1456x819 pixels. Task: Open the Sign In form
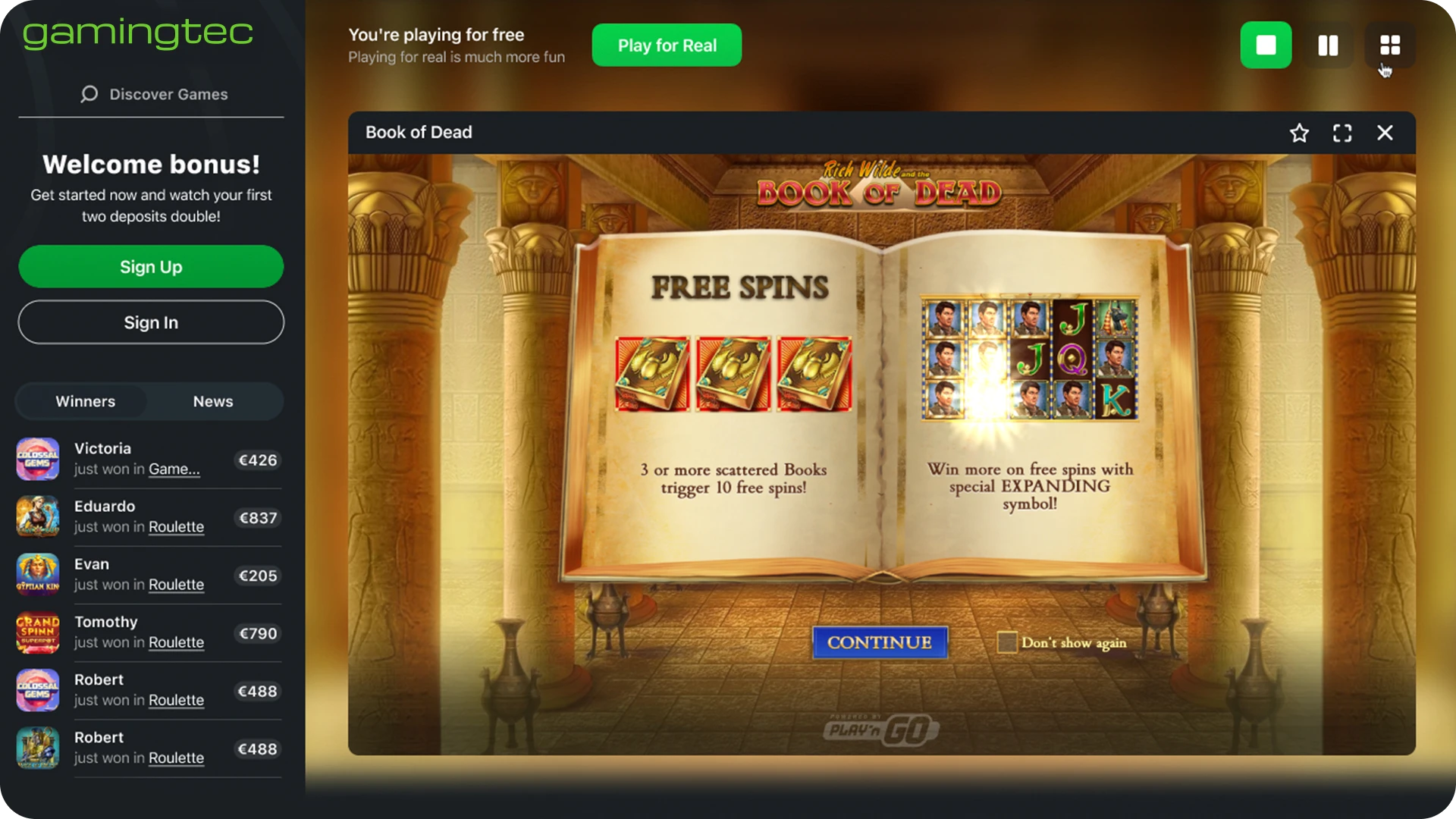coord(151,322)
